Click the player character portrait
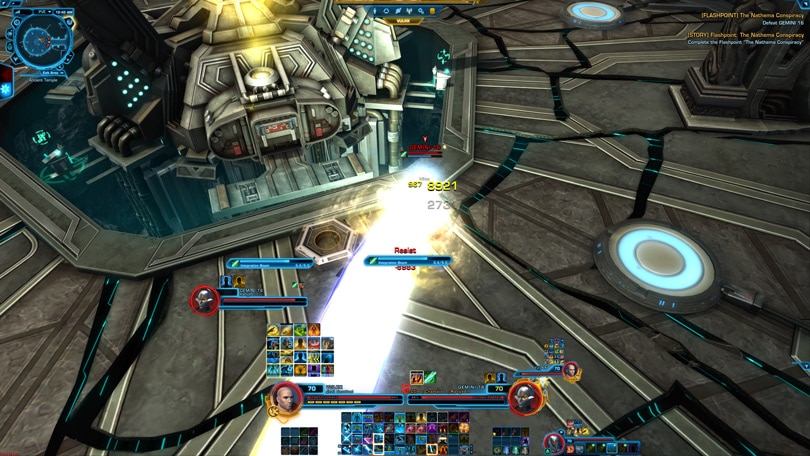The image size is (810, 456). [x=286, y=398]
